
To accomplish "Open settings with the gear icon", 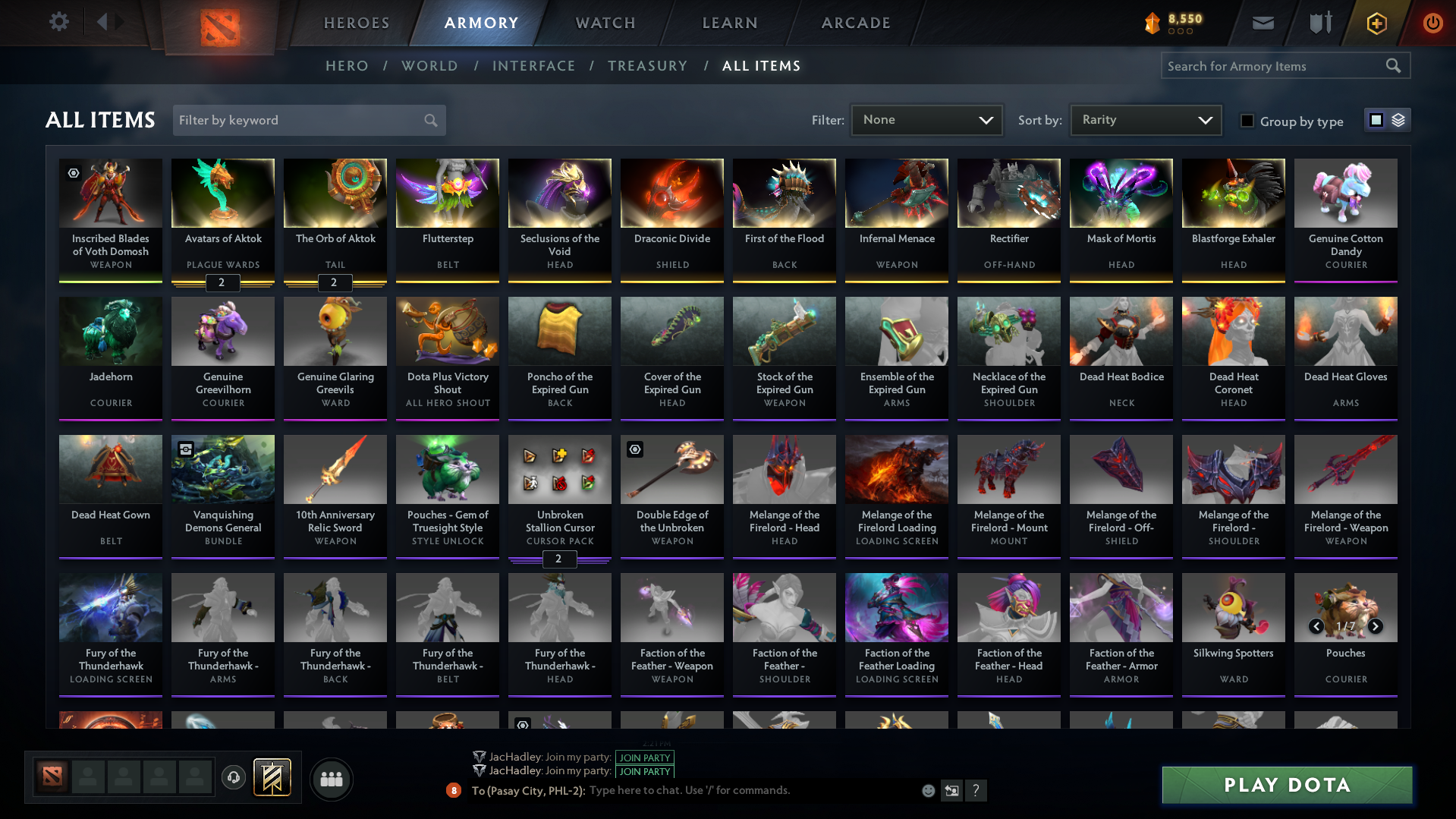I will [x=58, y=22].
